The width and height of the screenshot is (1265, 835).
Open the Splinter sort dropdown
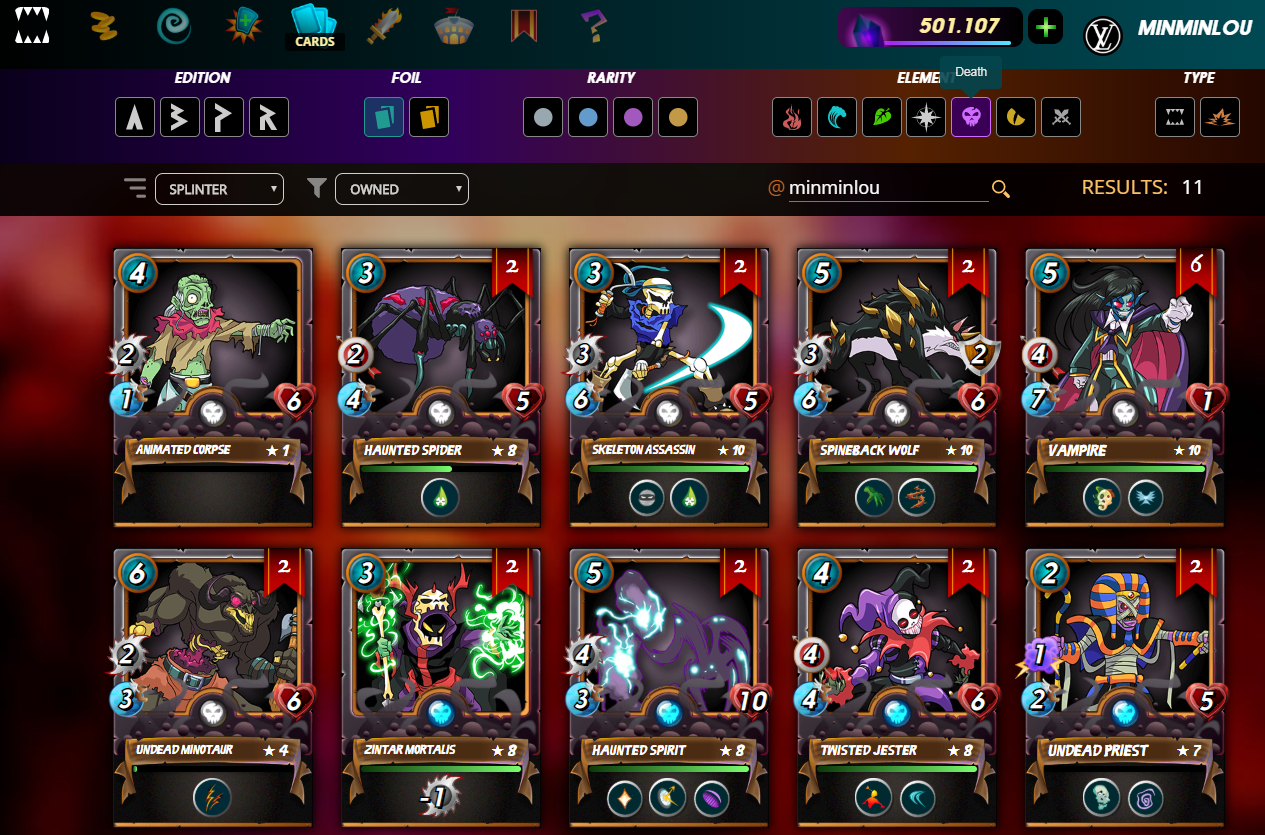219,189
